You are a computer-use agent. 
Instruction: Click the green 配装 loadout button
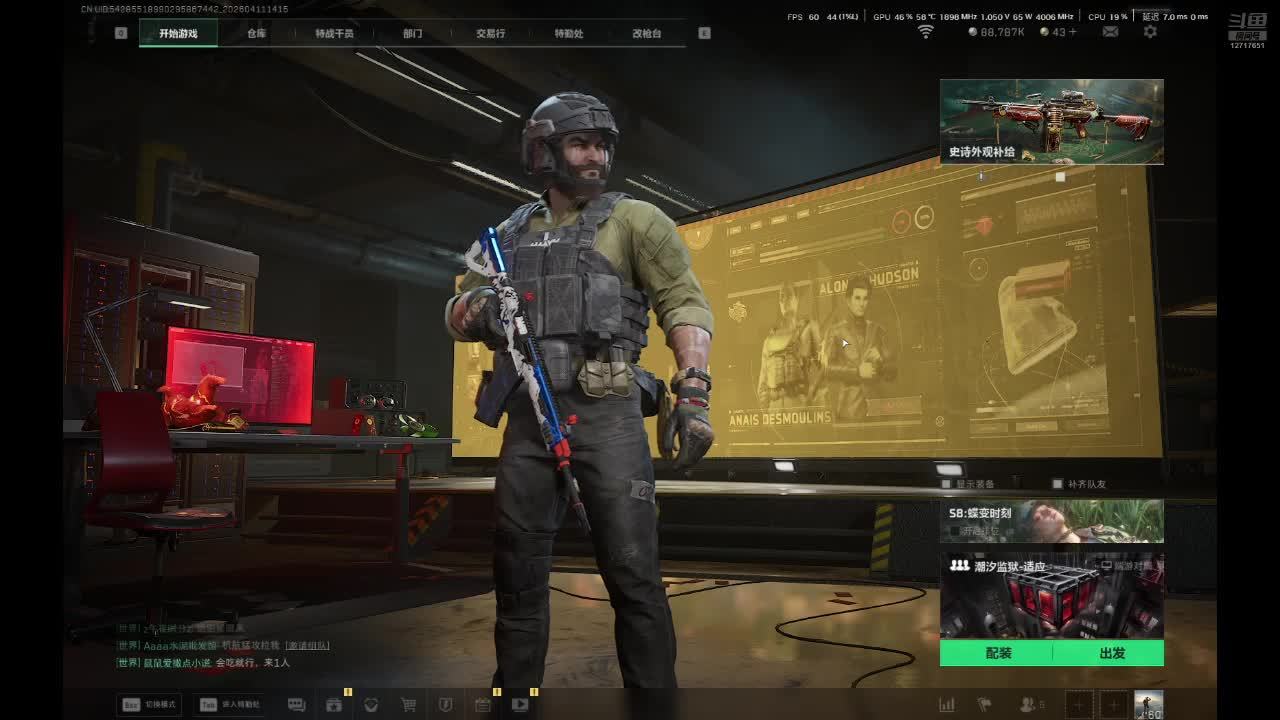tap(998, 653)
